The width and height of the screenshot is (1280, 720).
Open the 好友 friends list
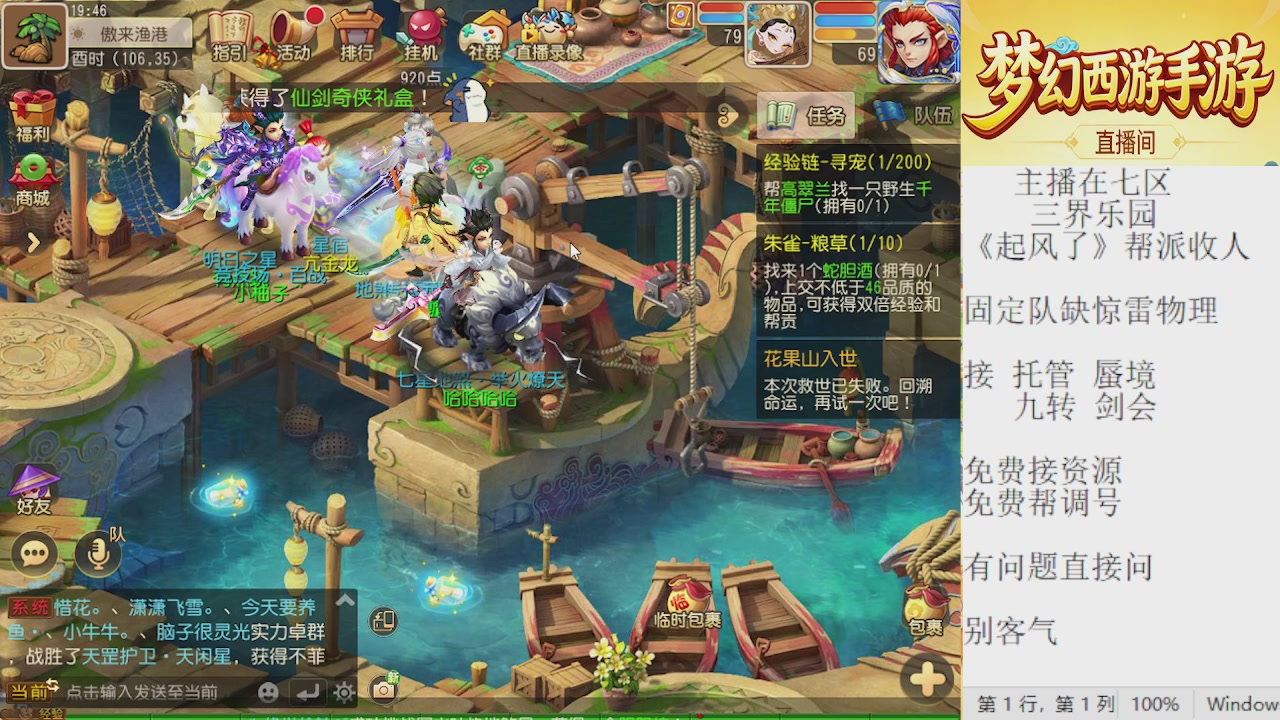click(x=33, y=490)
